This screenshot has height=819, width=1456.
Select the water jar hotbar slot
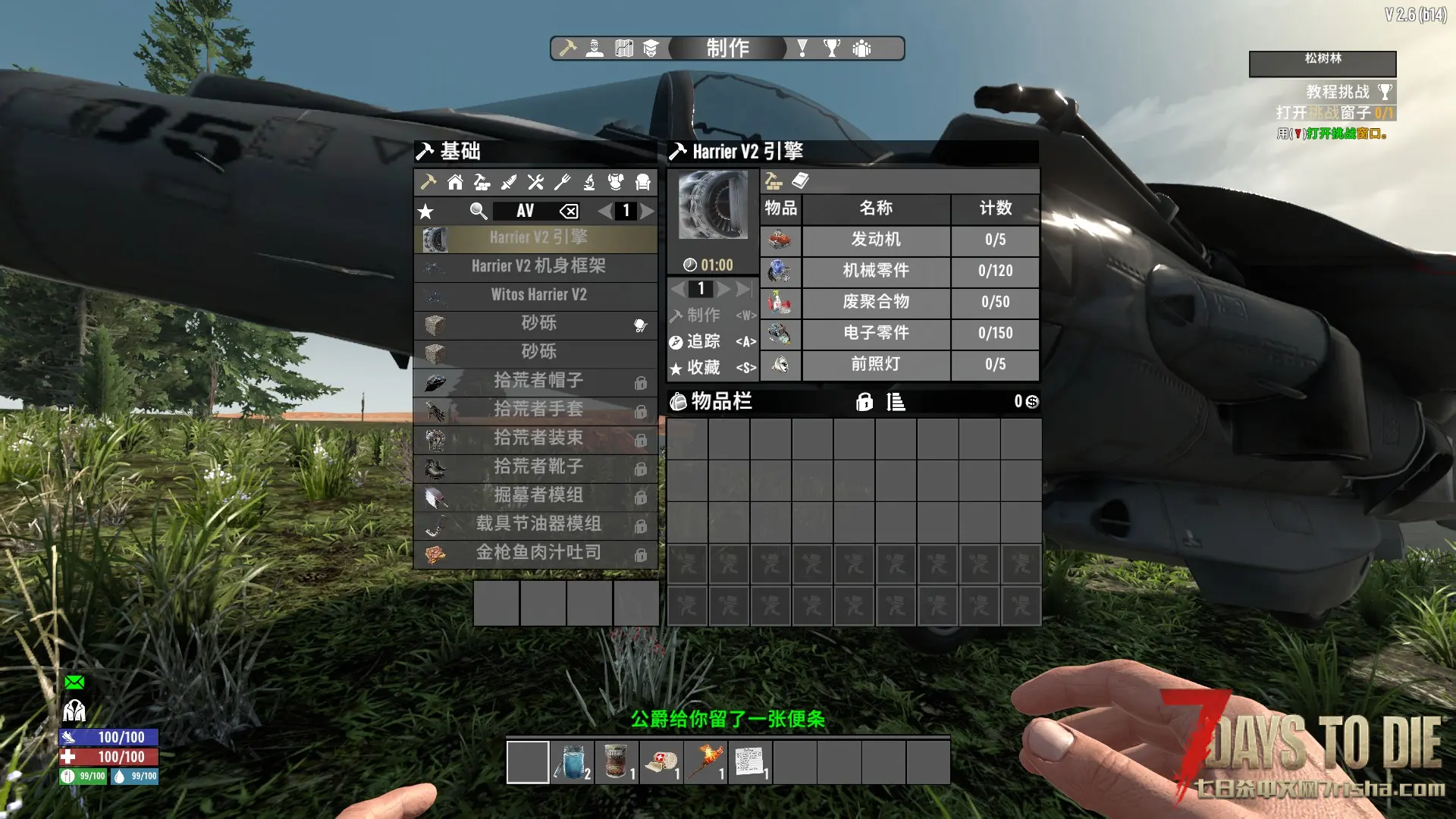pyautogui.click(x=573, y=762)
